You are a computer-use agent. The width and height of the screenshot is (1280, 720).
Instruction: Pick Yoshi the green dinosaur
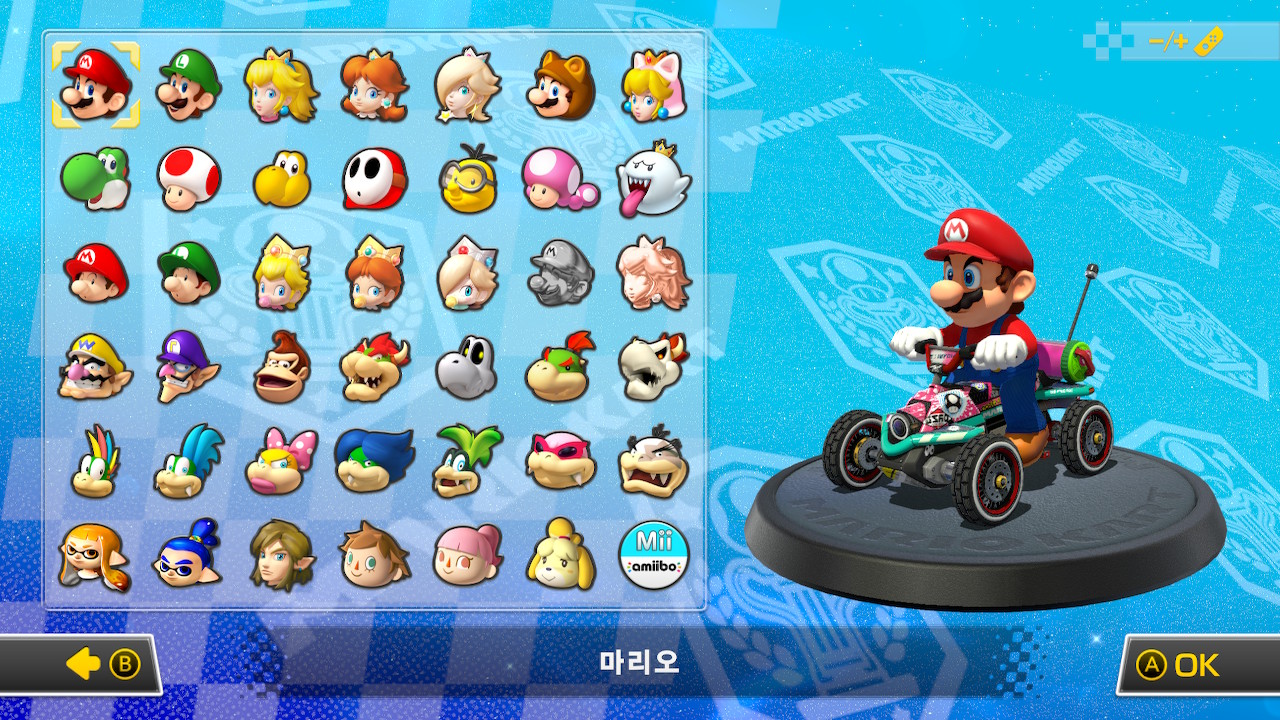point(95,178)
